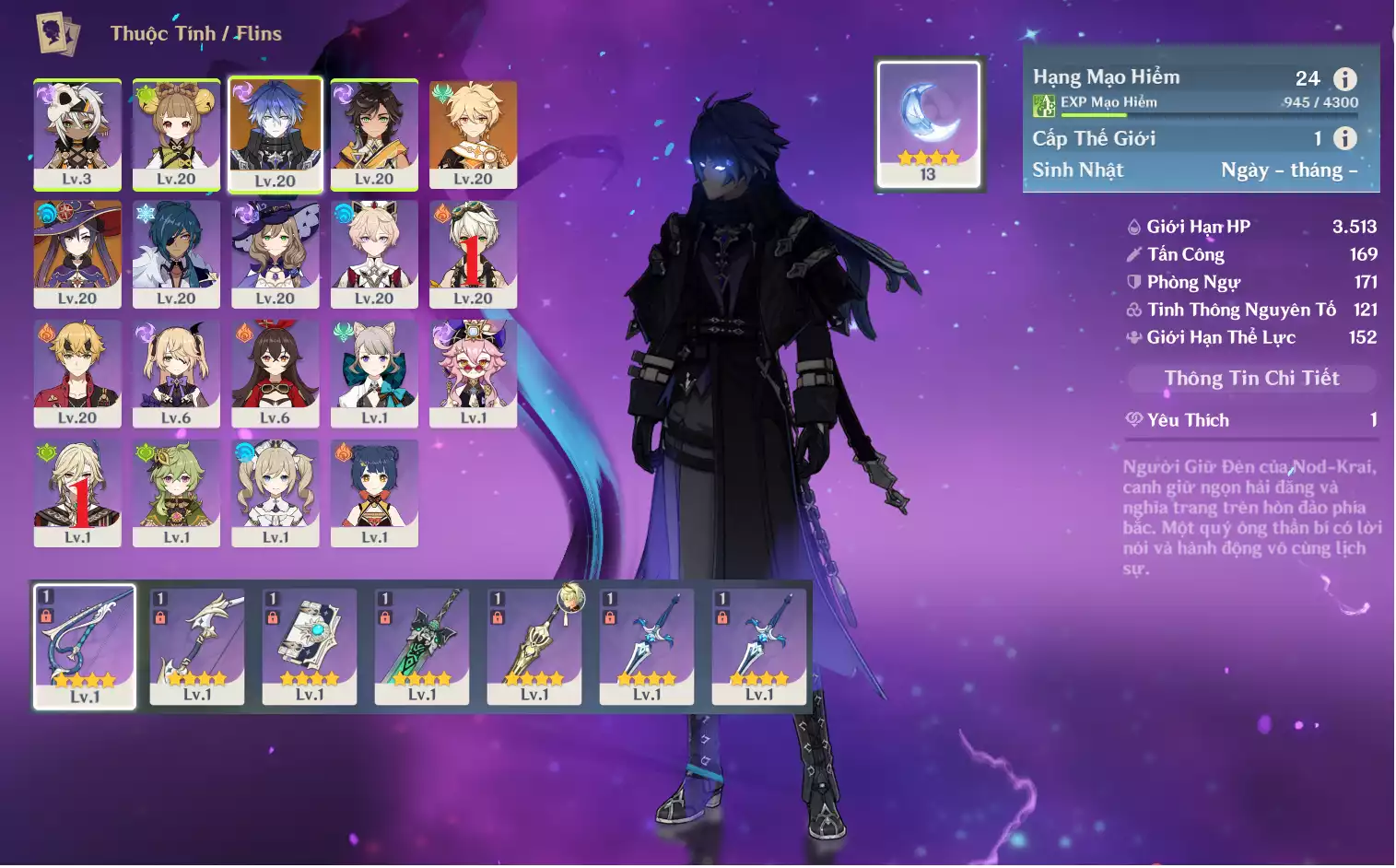This screenshot has width=1396, height=868.
Task: Choose Kaeya's Lv.20 portrait
Action: pyautogui.click(x=176, y=254)
